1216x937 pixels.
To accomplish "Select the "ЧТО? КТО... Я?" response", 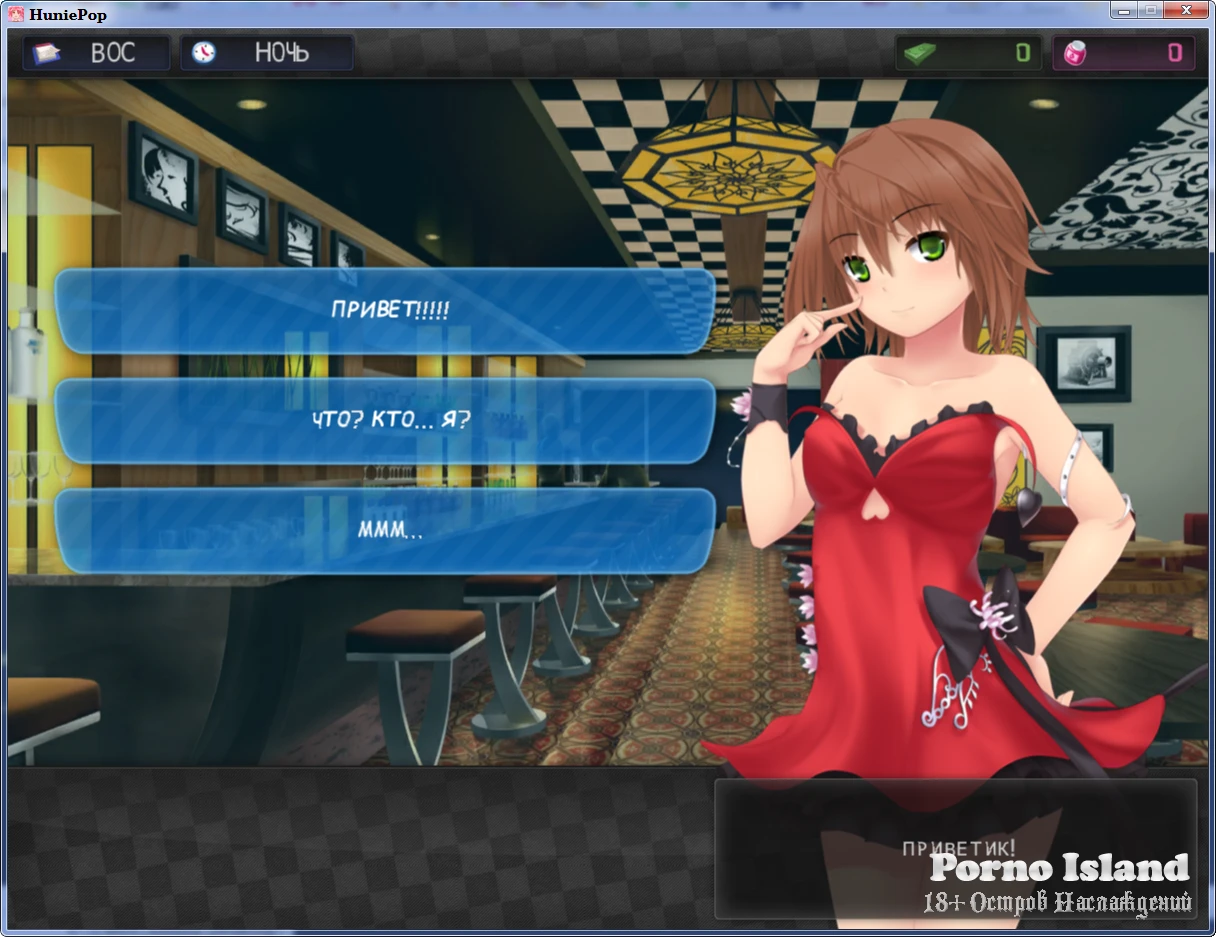I will coord(386,420).
